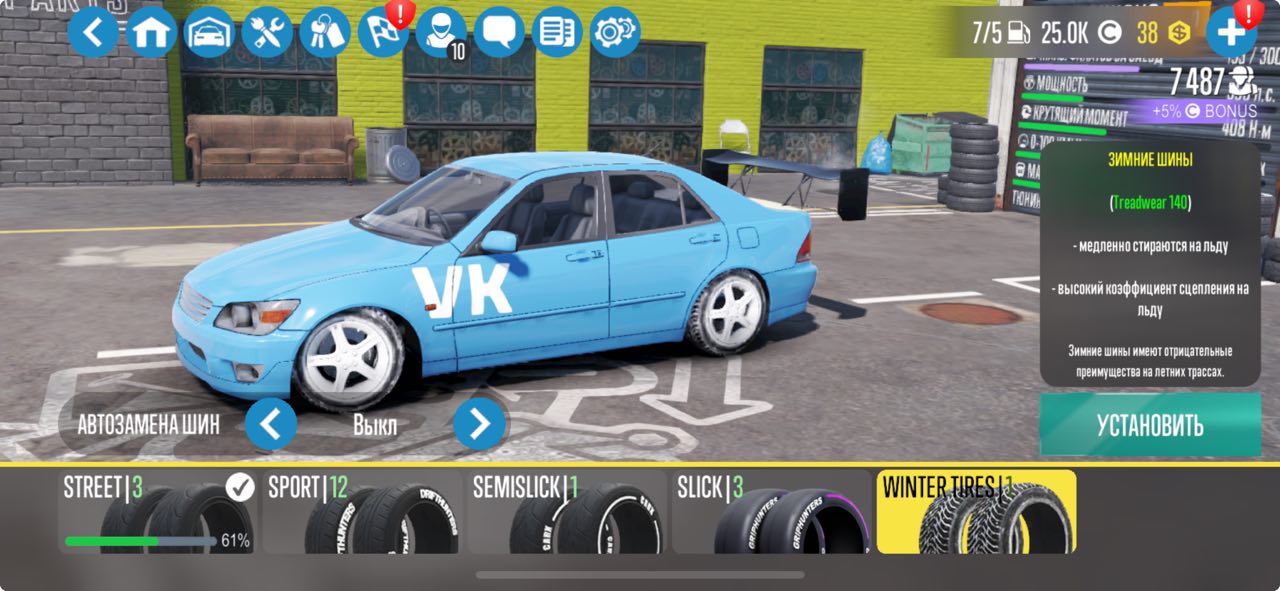Select the Winter Tires option
The image size is (1280, 591).
pos(976,513)
